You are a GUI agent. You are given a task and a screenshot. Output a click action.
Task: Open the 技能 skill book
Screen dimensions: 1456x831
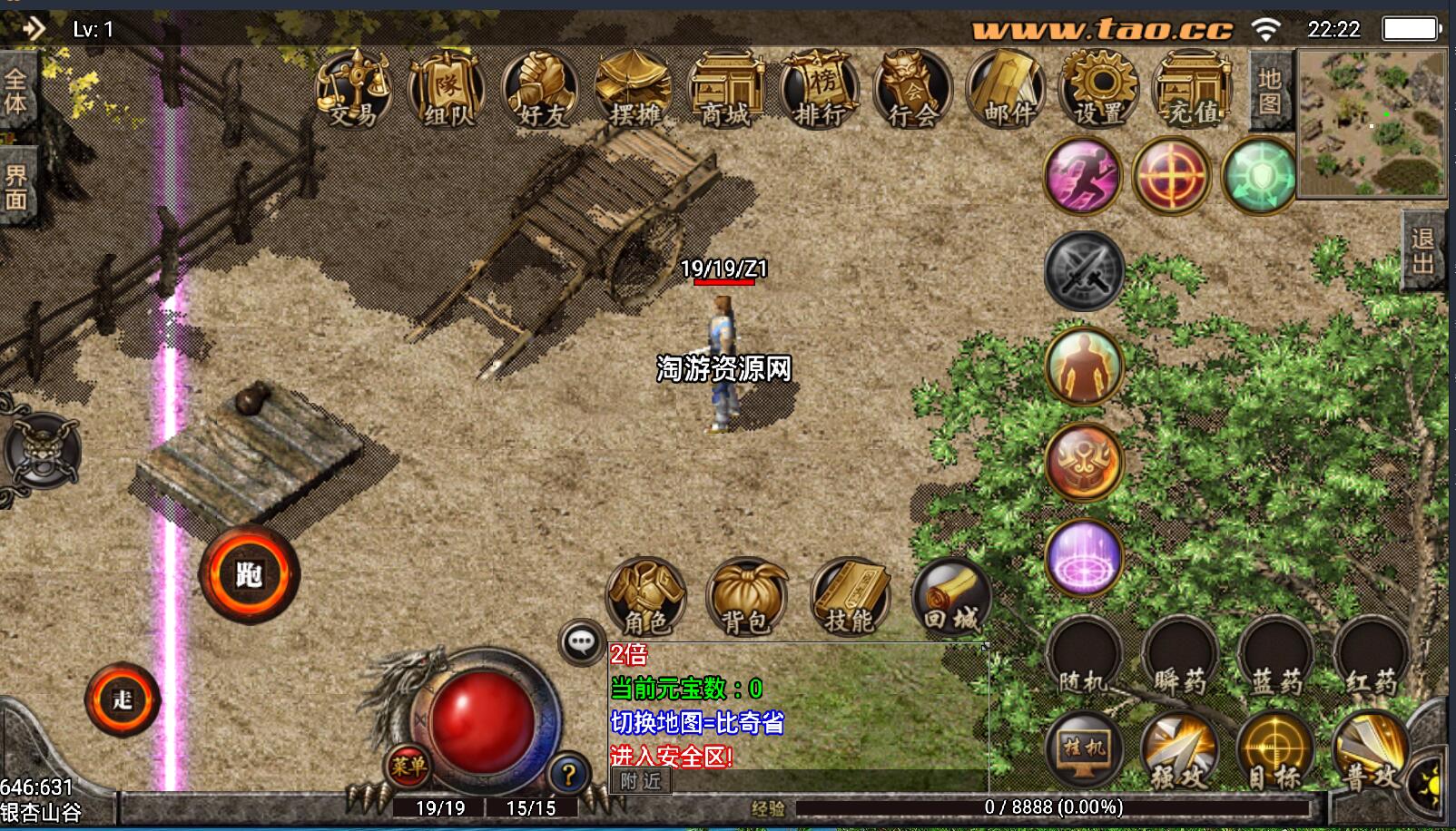pyautogui.click(x=850, y=597)
